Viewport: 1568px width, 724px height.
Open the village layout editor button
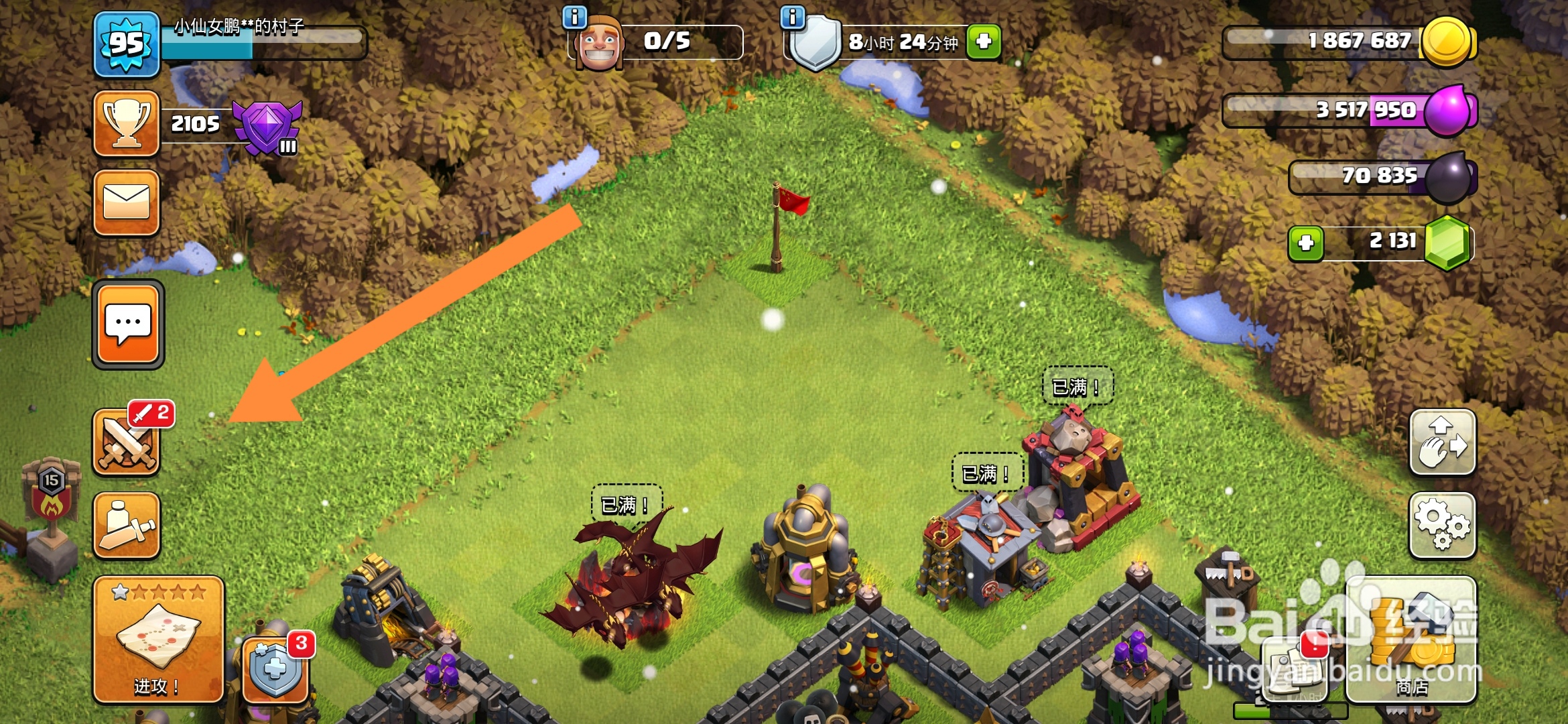click(x=1442, y=442)
